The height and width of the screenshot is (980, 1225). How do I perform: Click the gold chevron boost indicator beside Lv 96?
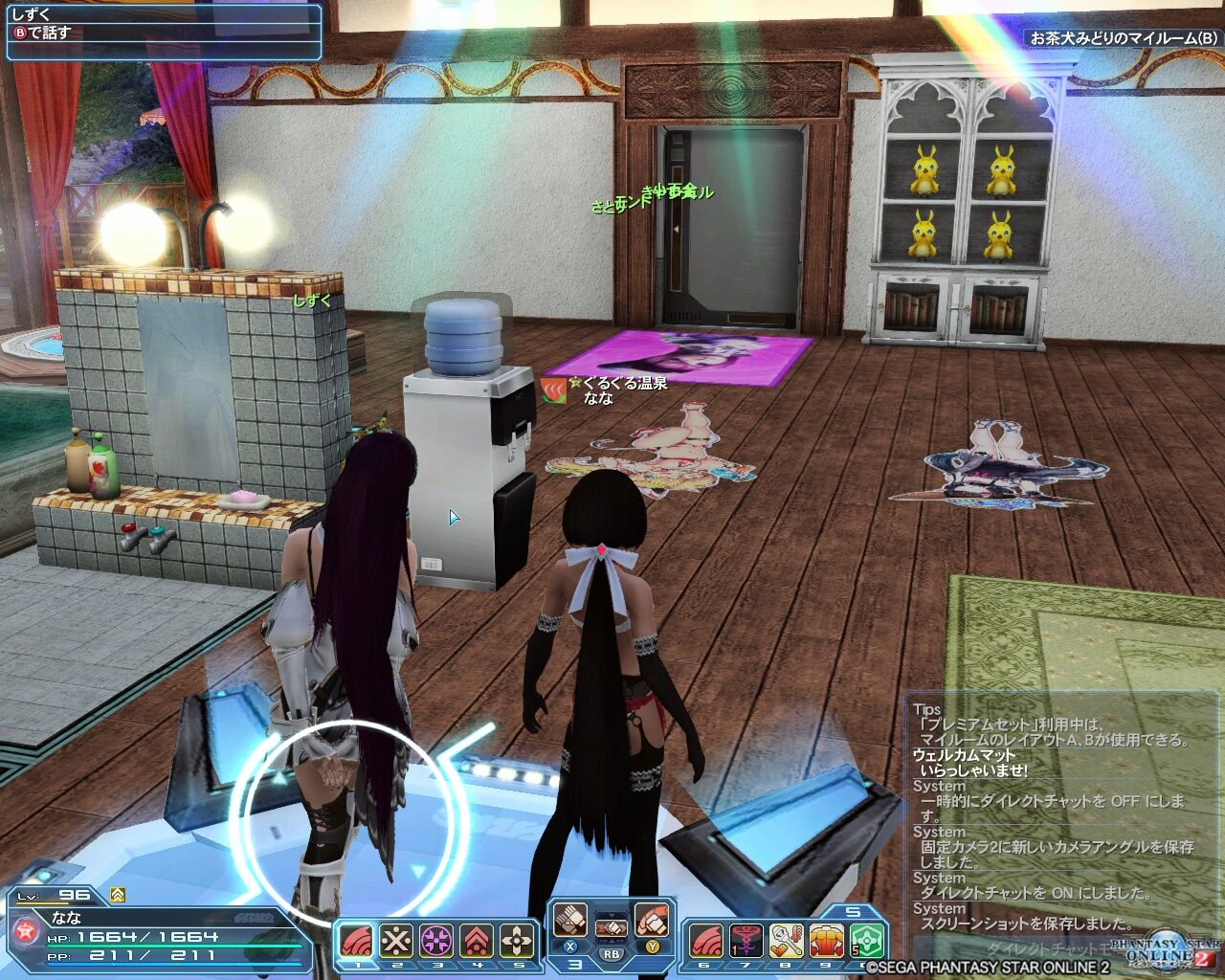pyautogui.click(x=117, y=894)
